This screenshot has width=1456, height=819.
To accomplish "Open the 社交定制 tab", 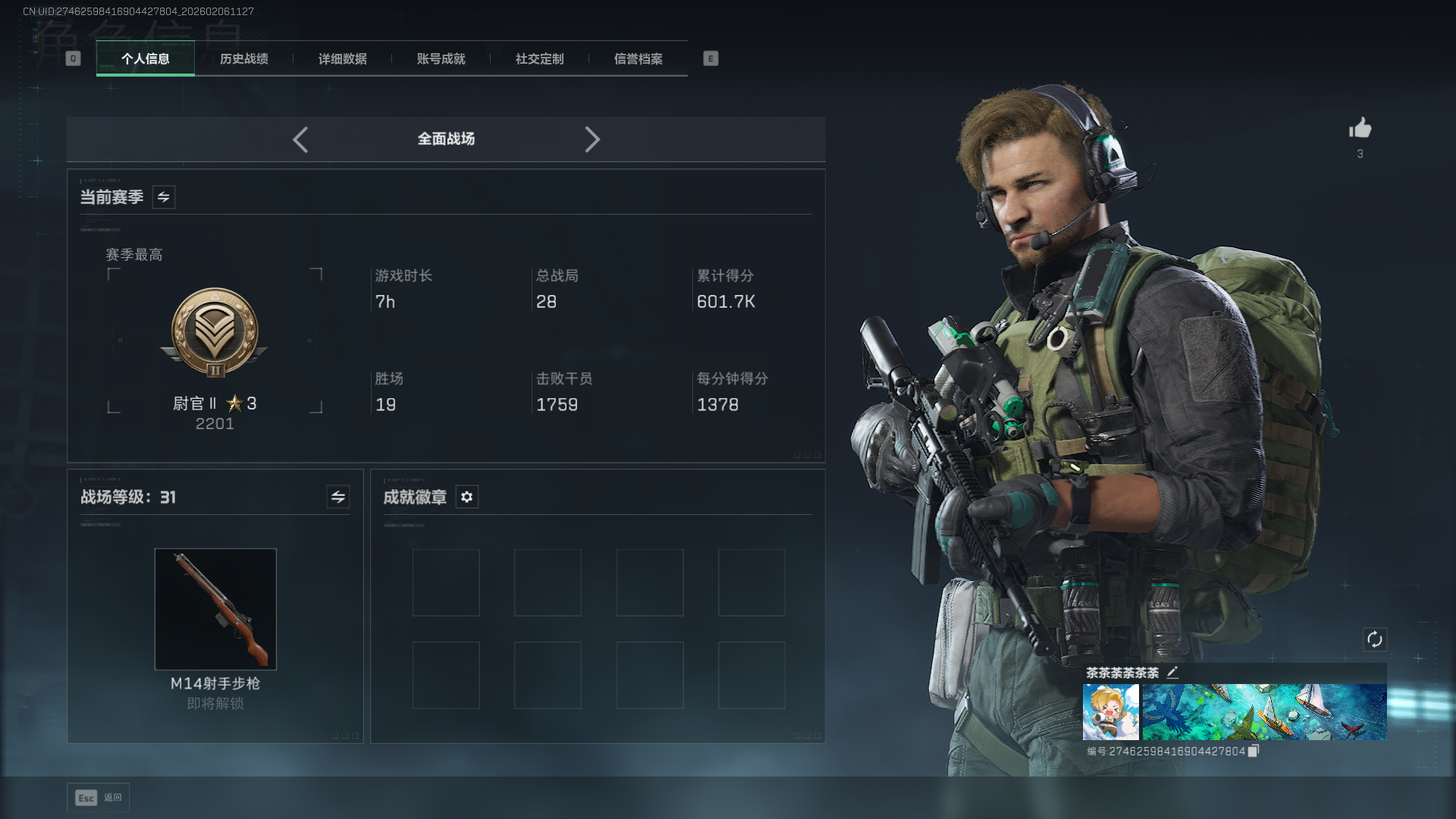I will [x=539, y=59].
